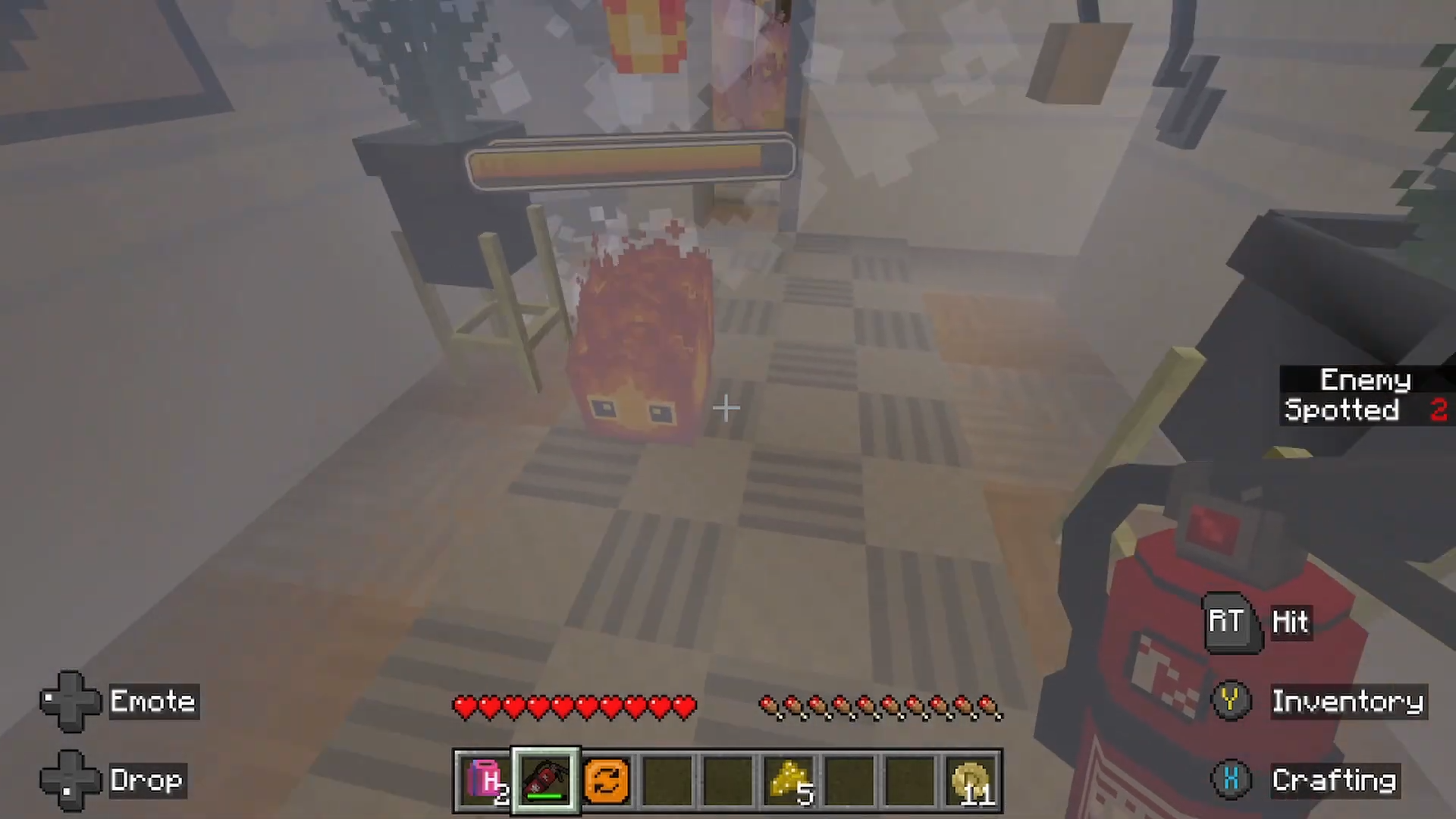This screenshot has height=819, width=1456.
Task: Click the Emote D-pad icon
Action: tap(70, 701)
